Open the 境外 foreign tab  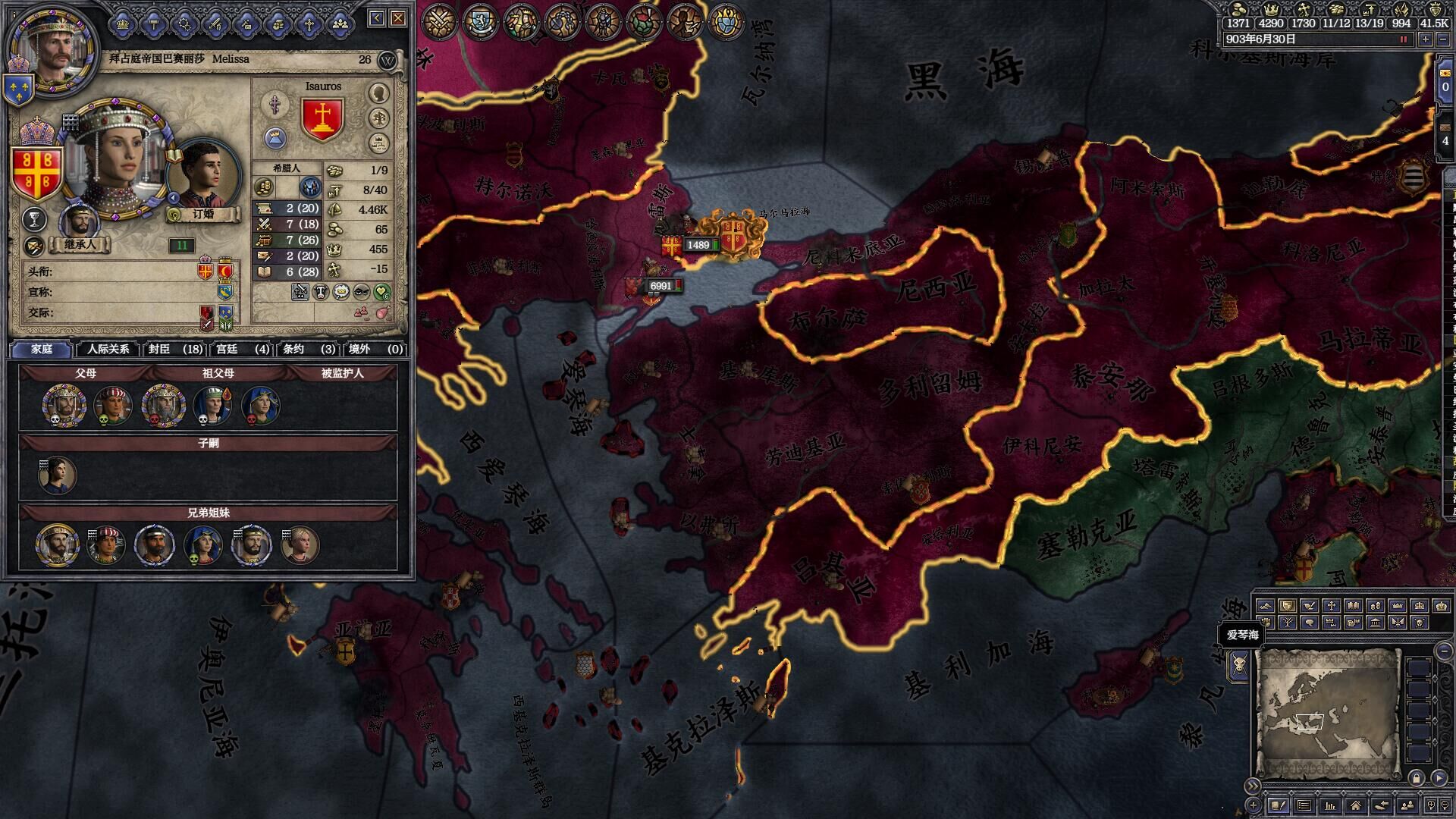coord(375,349)
